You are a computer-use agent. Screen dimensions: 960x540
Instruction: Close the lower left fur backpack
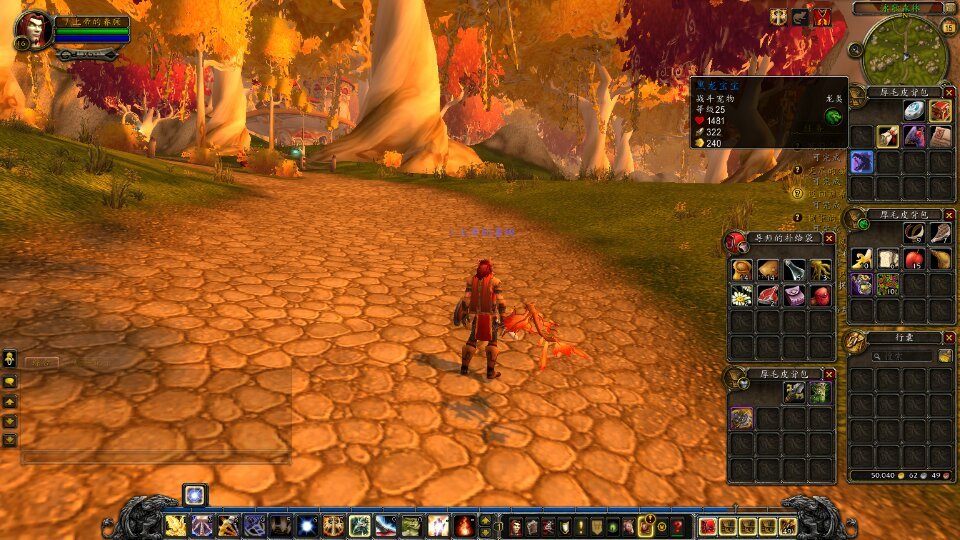829,374
